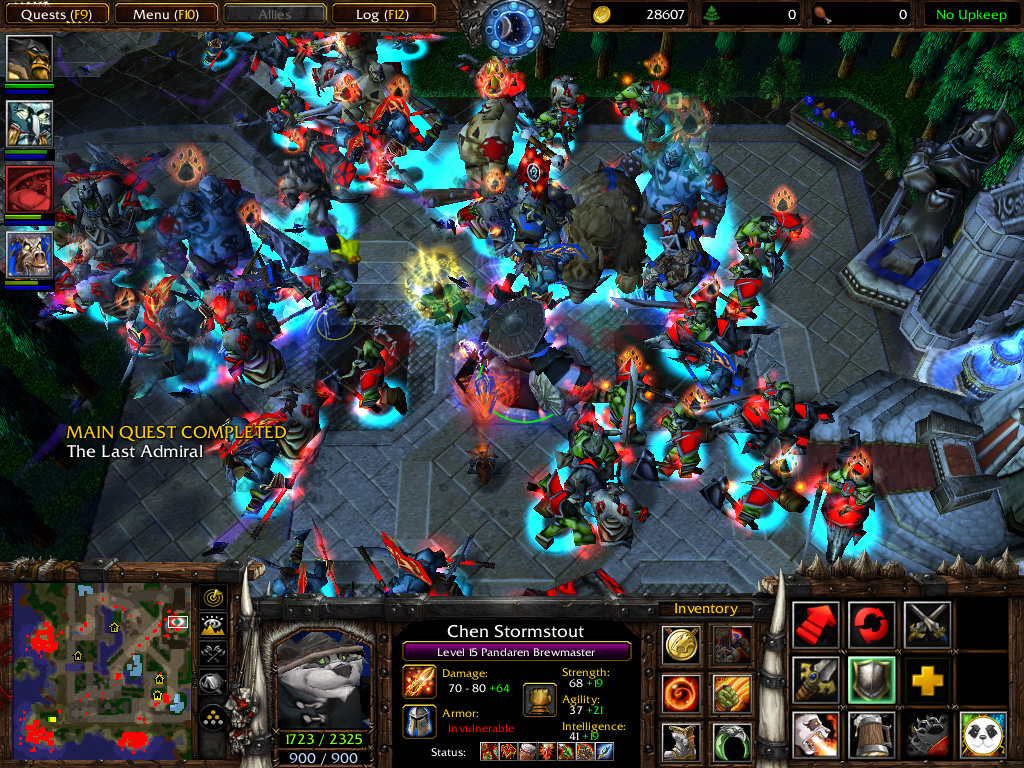
Task: Select the troll hero portrait
Action: click(30, 123)
